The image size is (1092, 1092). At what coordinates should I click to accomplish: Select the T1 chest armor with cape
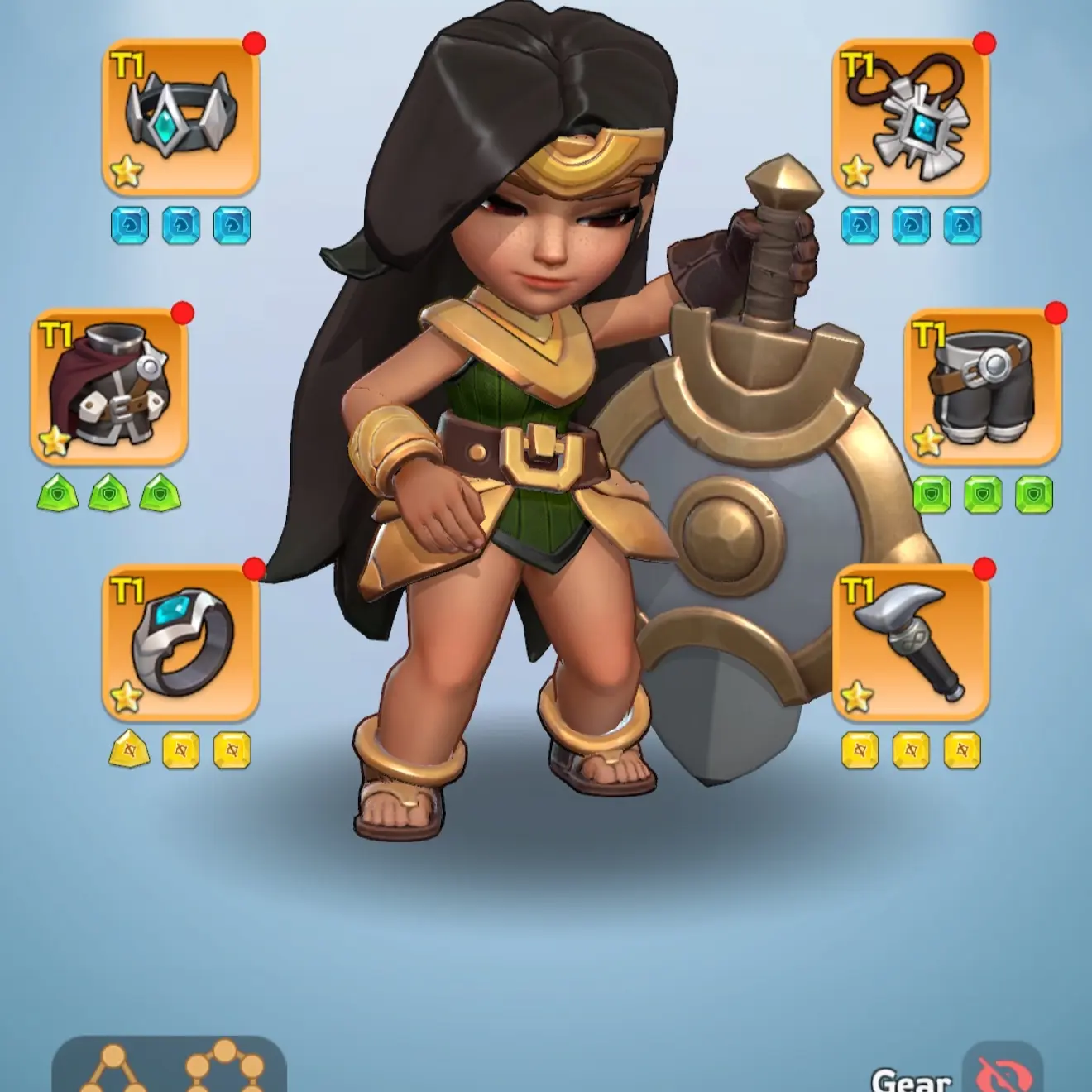(109, 386)
